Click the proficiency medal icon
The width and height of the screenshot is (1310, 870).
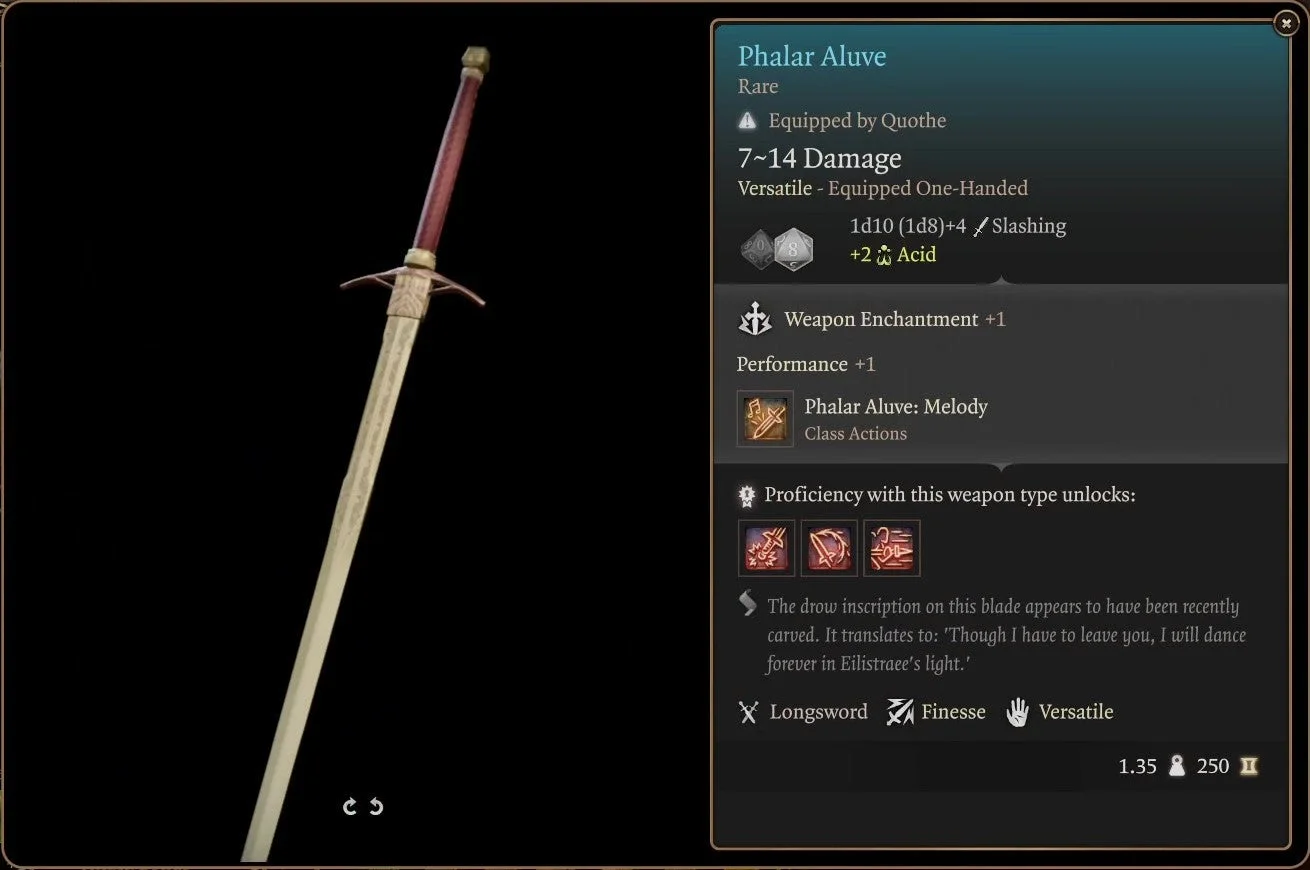coord(745,494)
